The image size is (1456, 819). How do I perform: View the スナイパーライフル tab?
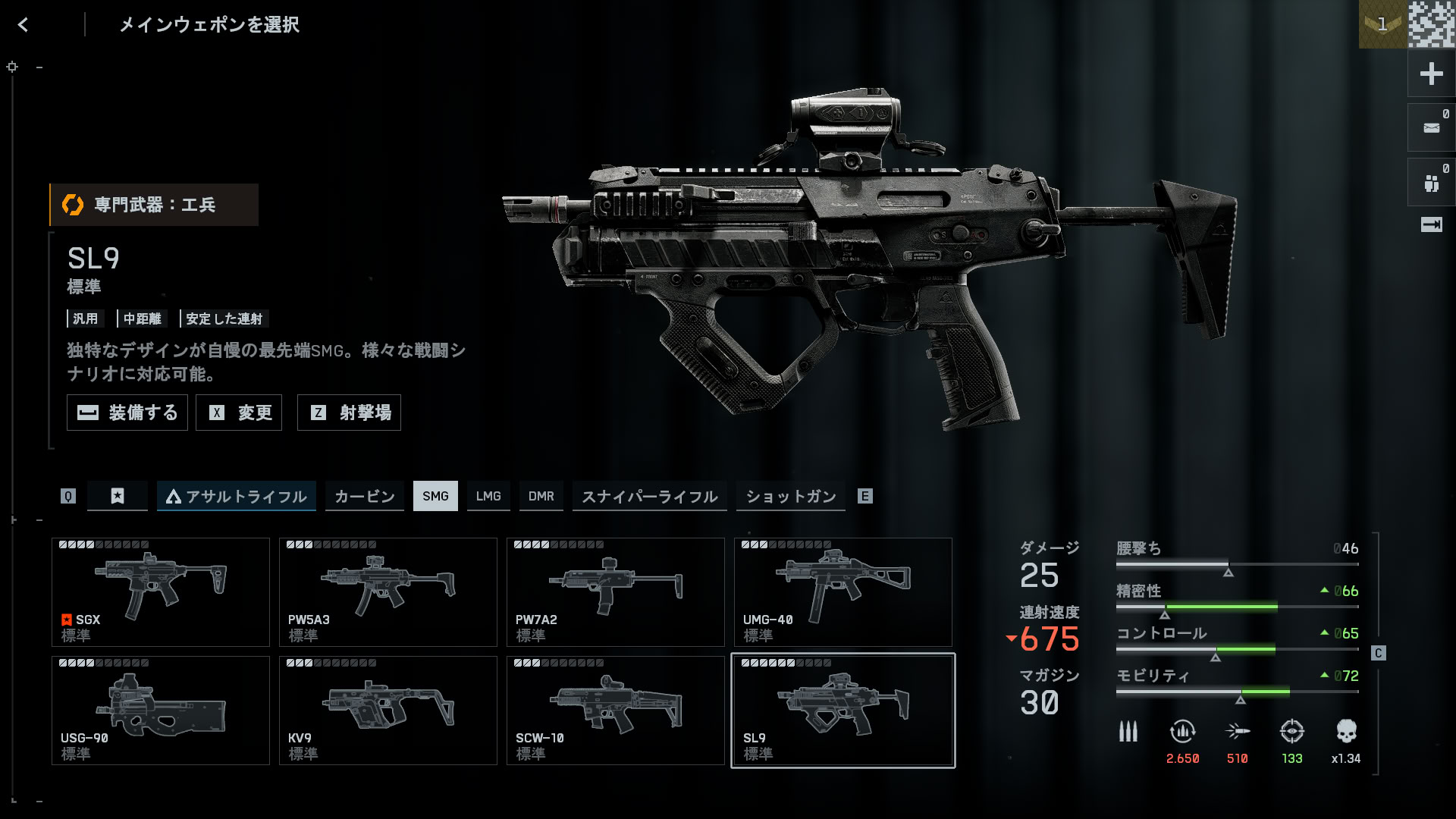click(x=649, y=496)
